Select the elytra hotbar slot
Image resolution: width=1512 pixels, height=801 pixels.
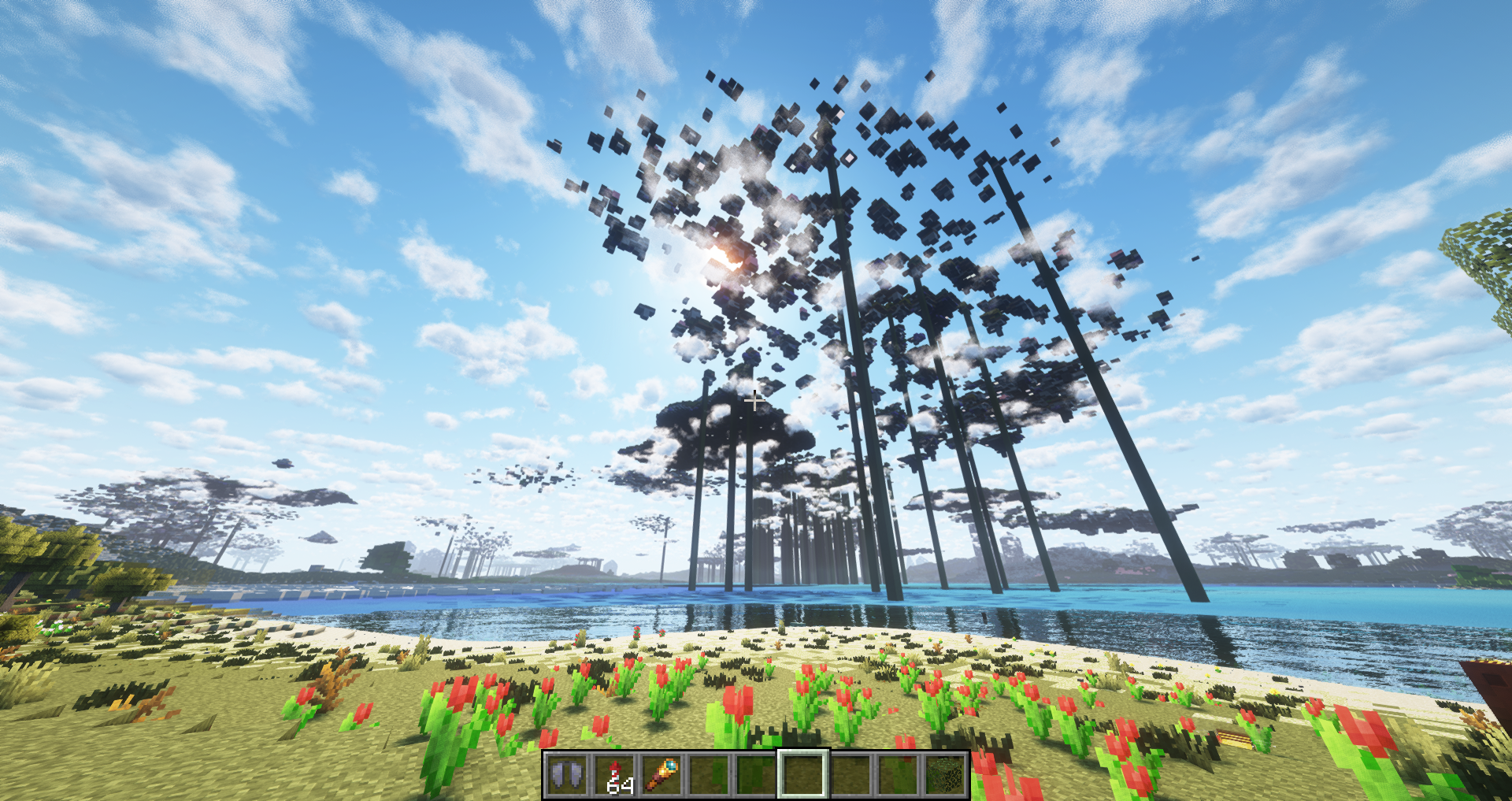point(567,774)
